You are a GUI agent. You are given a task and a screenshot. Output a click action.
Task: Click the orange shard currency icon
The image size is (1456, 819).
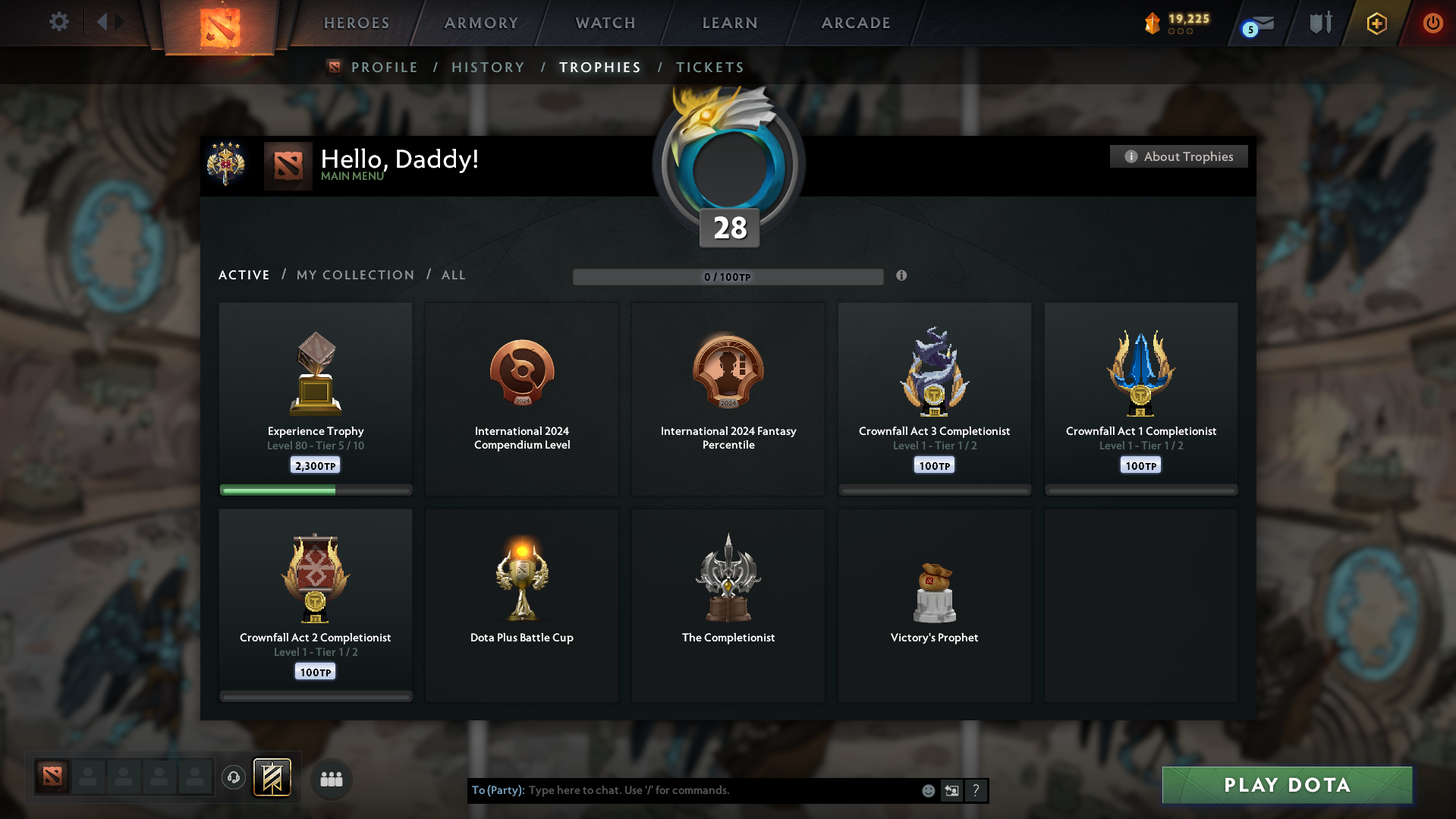[x=1153, y=23]
